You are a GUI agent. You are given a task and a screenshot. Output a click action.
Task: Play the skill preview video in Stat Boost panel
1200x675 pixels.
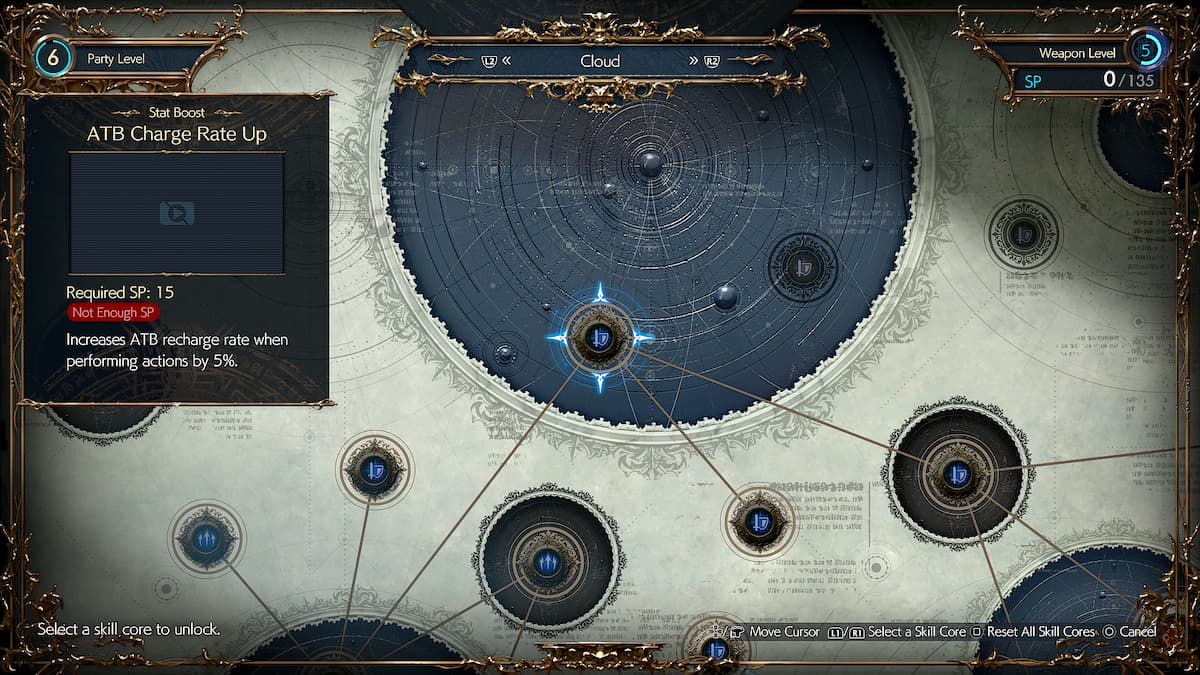coord(177,212)
